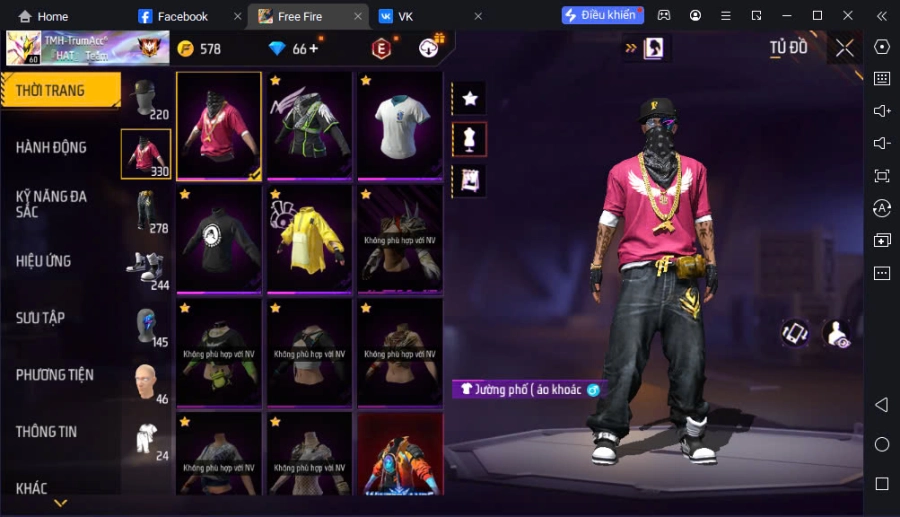Switch to the Sưu Tập category

pos(41,318)
